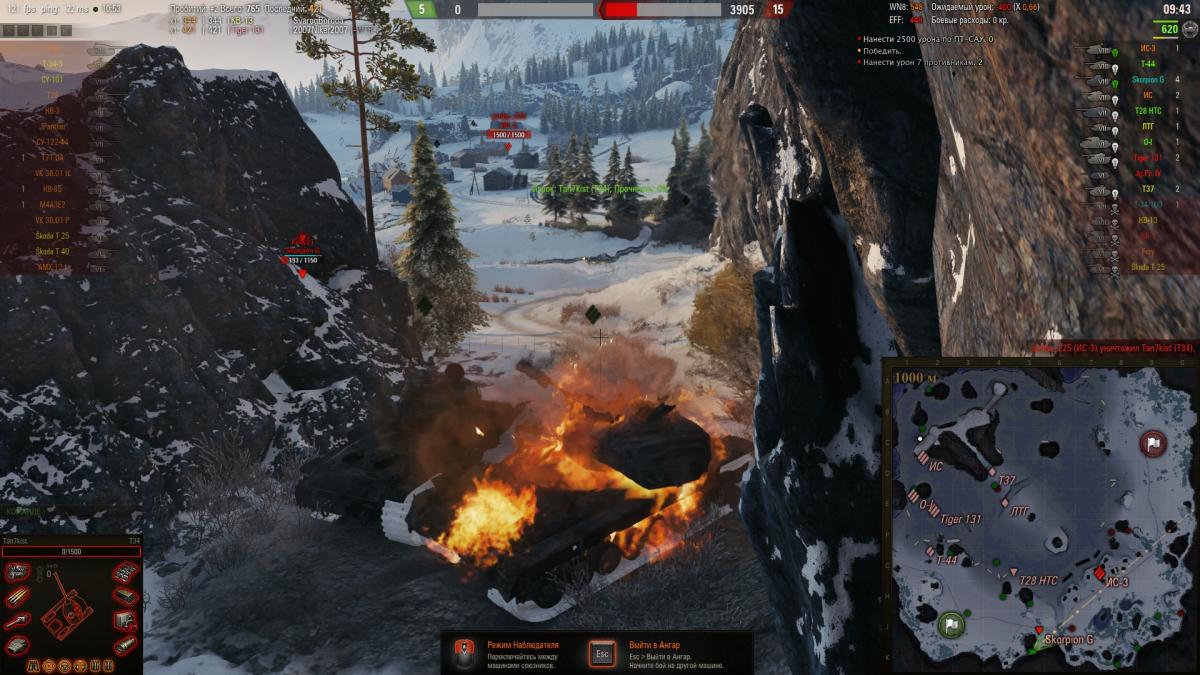Viewport: 1200px width, 675px height.
Task: Click the Skorpion G marker on the minimap
Action: click(x=1038, y=630)
